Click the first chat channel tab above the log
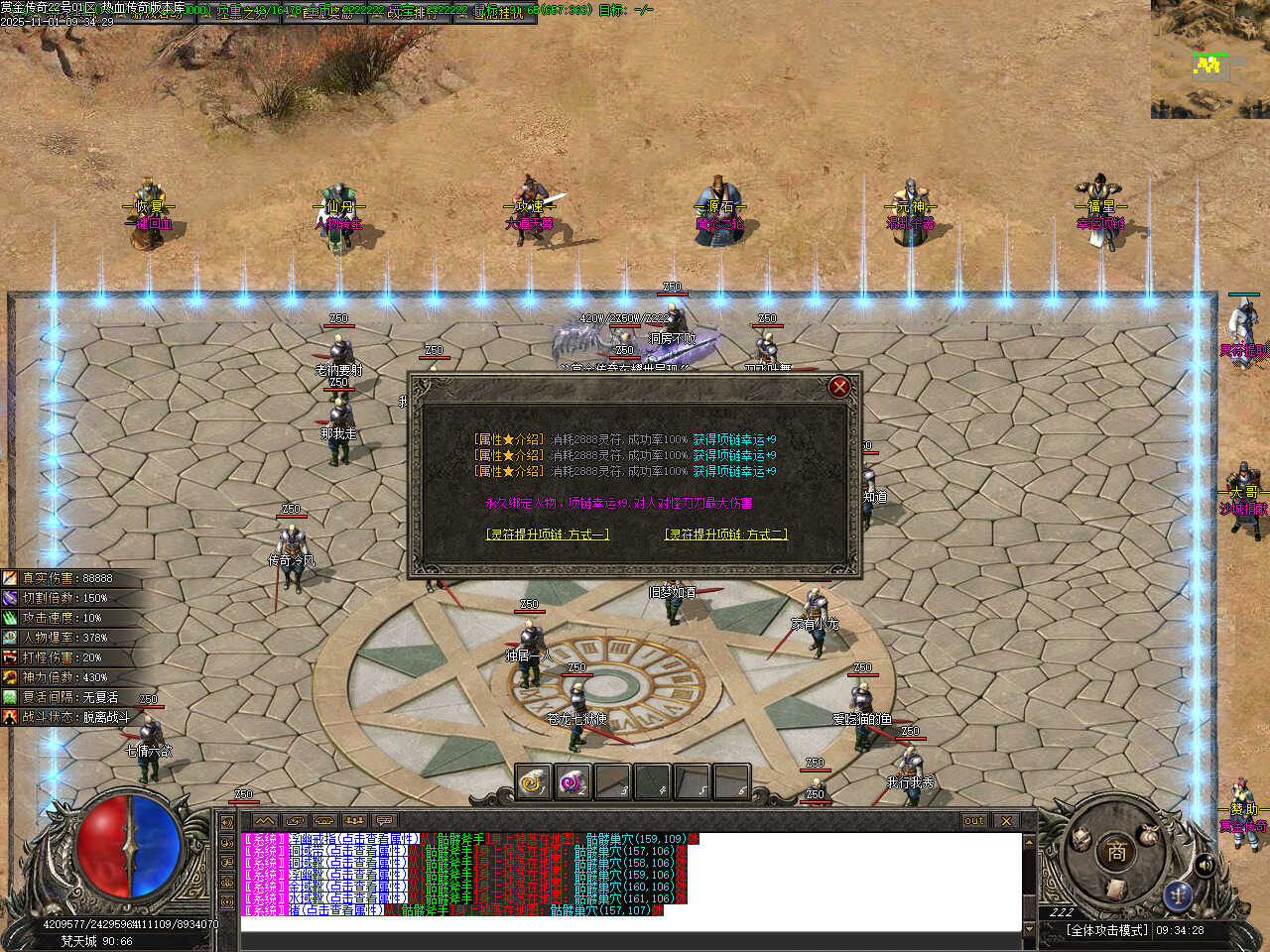 [x=265, y=821]
